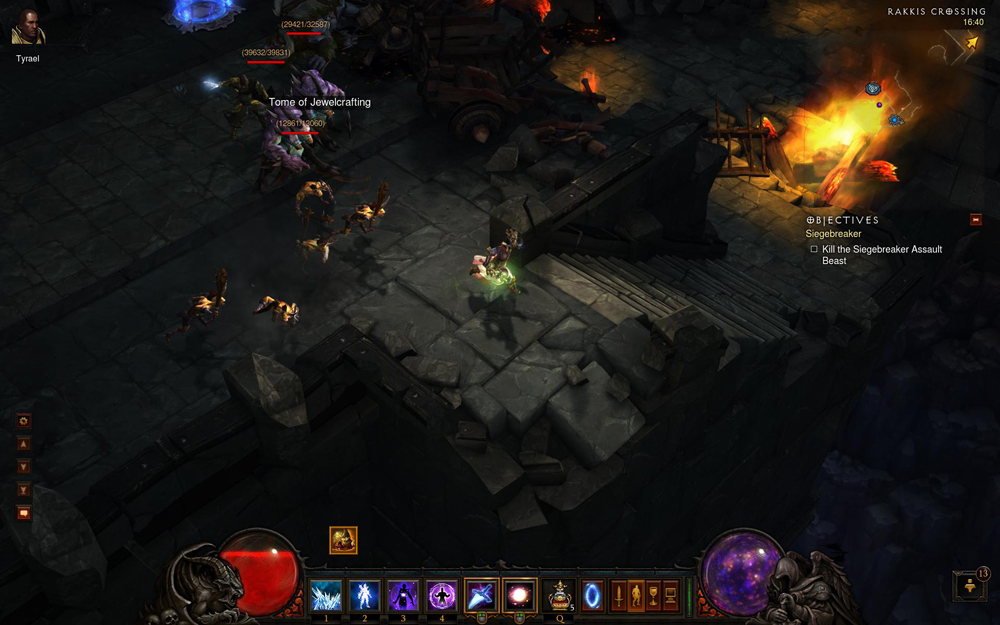Open the character inventory button
Viewport: 1000px width, 625px height.
coord(636,595)
